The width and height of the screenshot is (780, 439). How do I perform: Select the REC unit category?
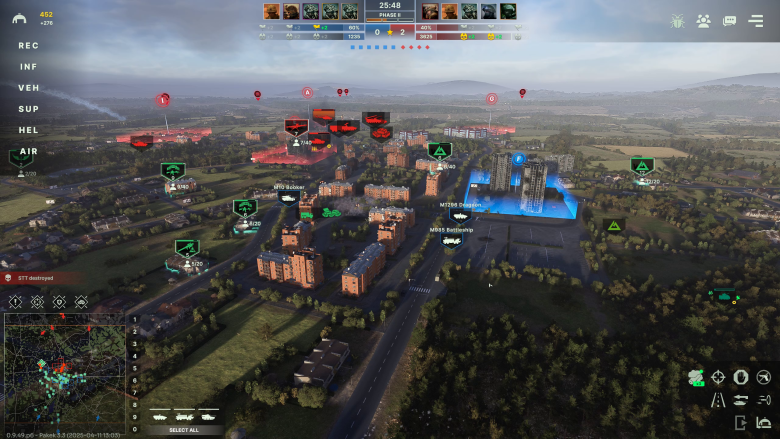(x=28, y=45)
